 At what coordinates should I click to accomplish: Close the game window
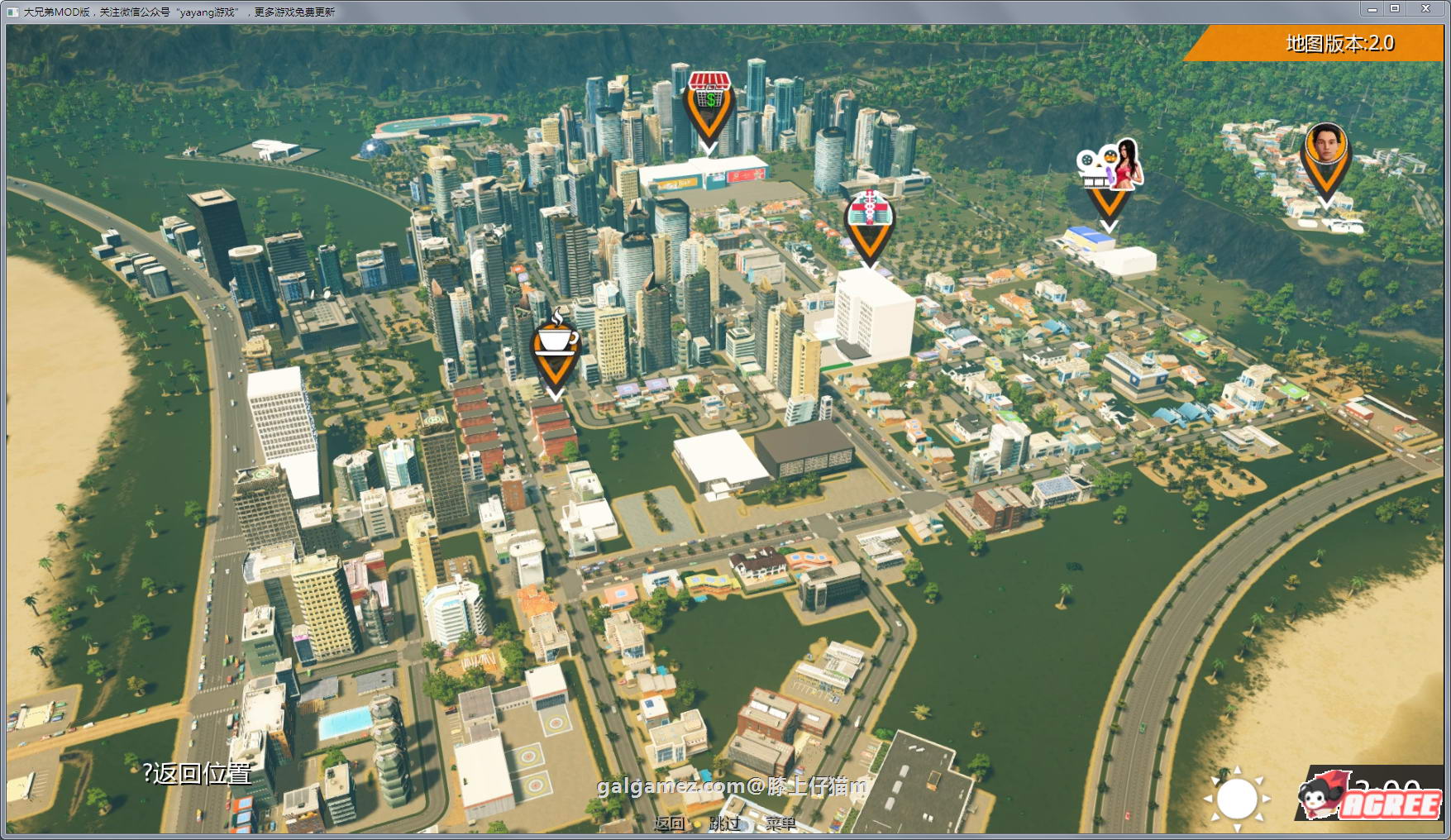[x=1425, y=9]
